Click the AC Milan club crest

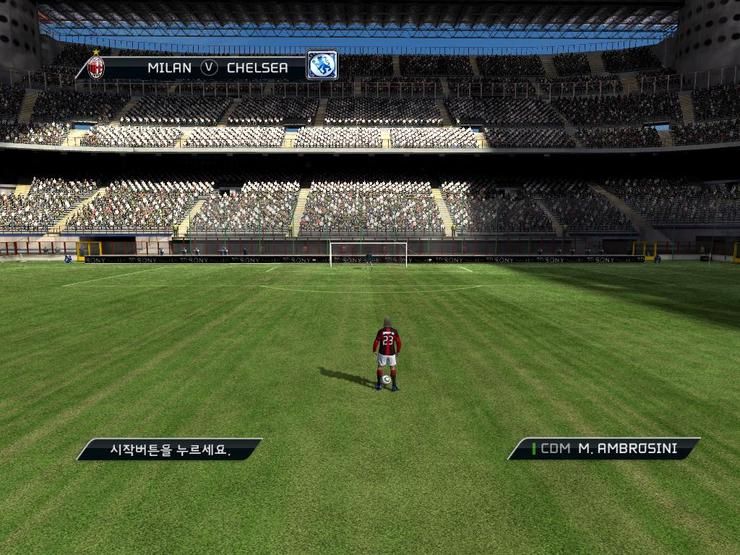[96, 67]
